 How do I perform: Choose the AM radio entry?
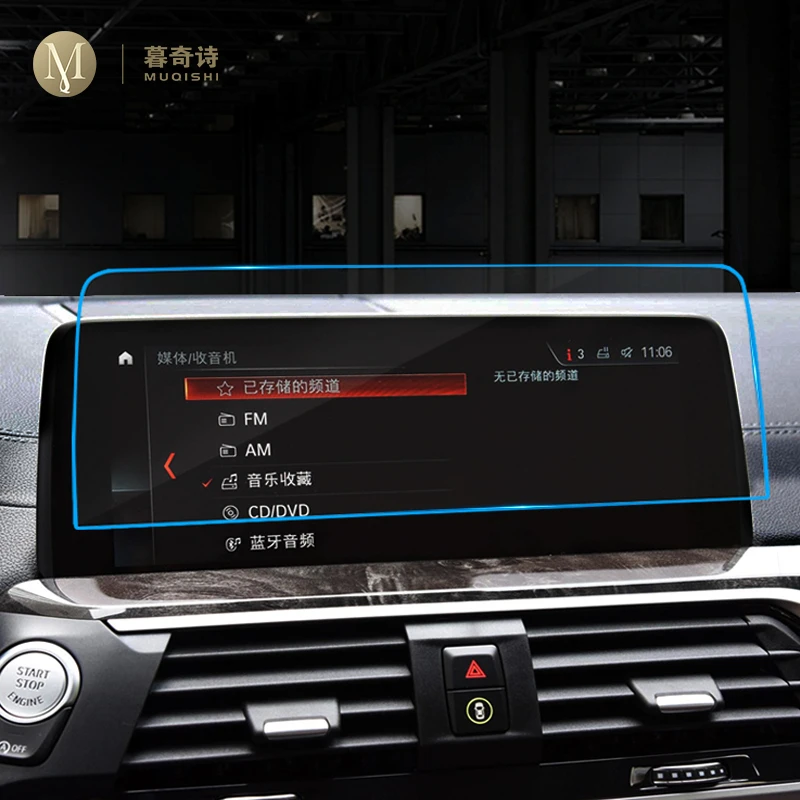point(257,450)
